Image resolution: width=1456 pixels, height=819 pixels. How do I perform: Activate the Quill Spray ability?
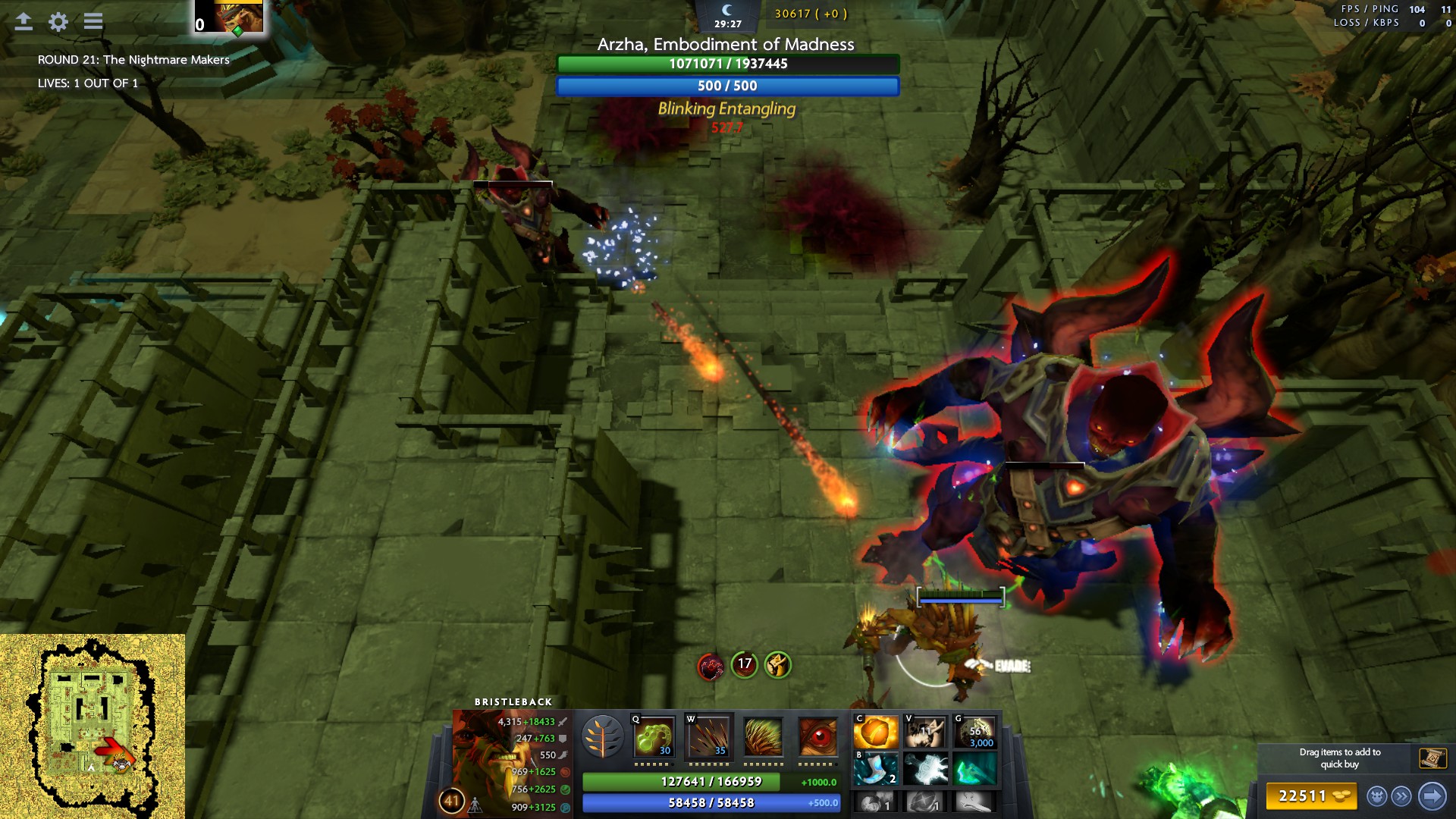pos(708,736)
